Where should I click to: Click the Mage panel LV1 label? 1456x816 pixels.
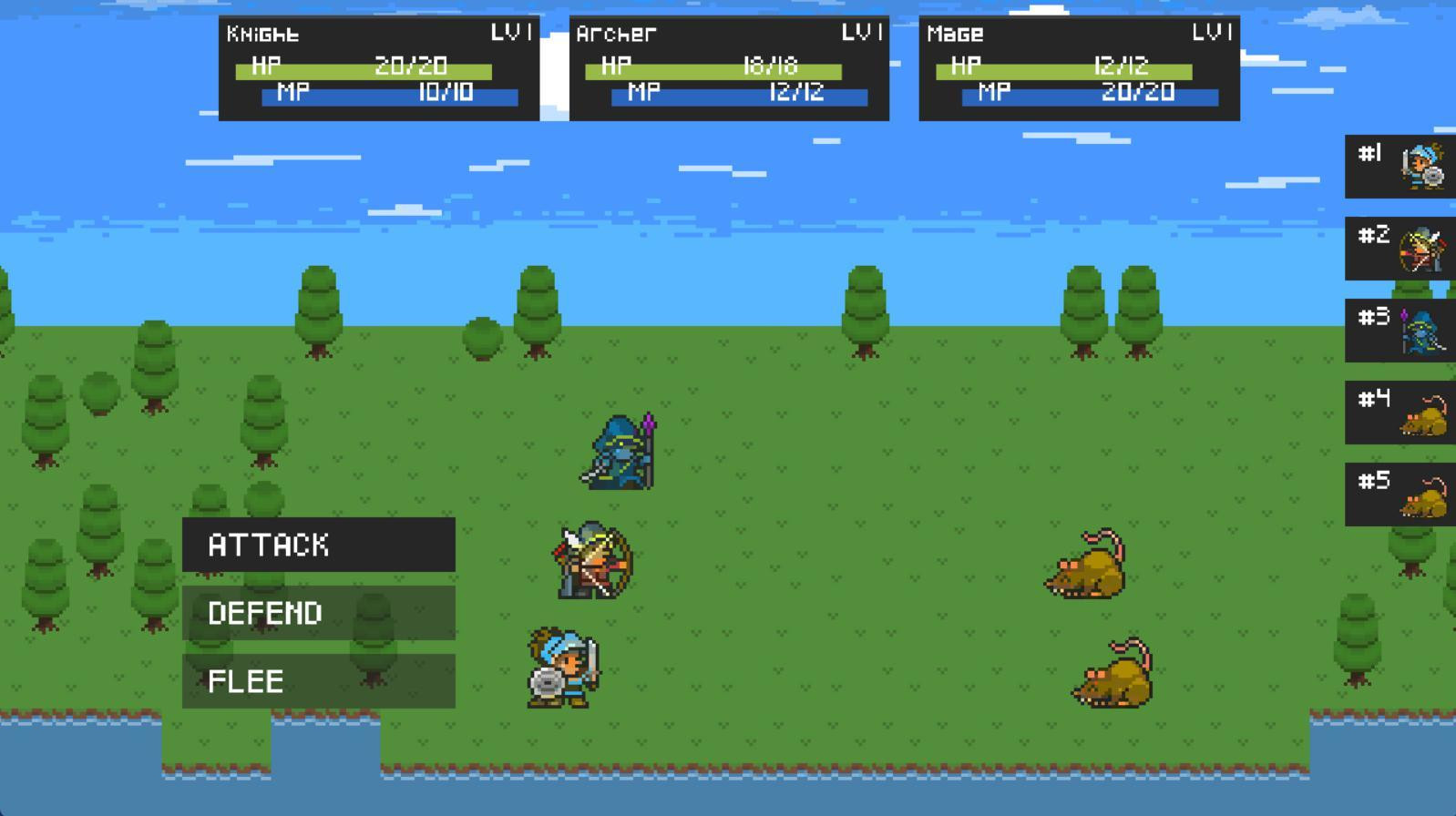click(x=1209, y=34)
